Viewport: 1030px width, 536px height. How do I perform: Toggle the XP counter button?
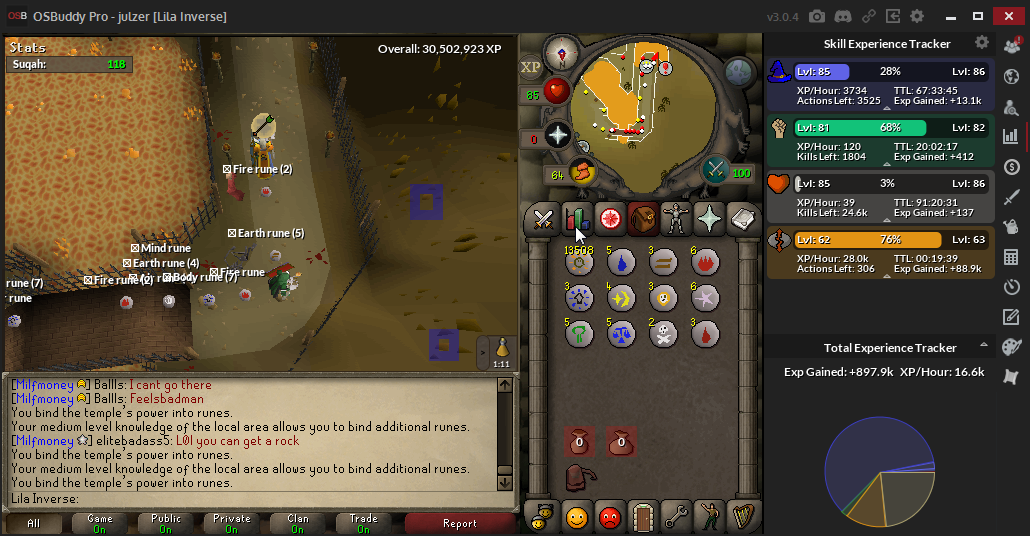tap(530, 66)
